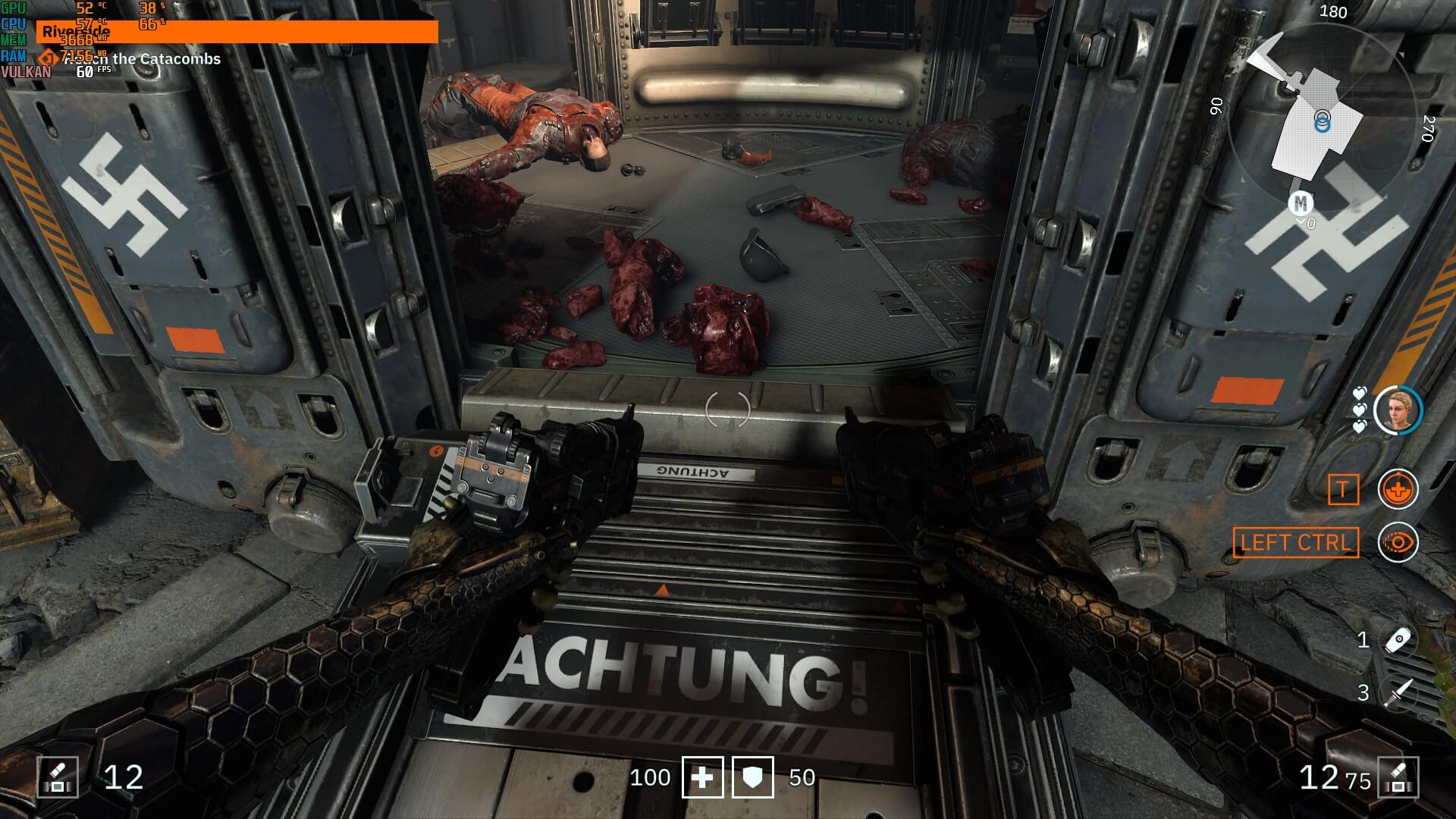Click the health cross icon
This screenshot has width=1456, height=819.
[702, 777]
